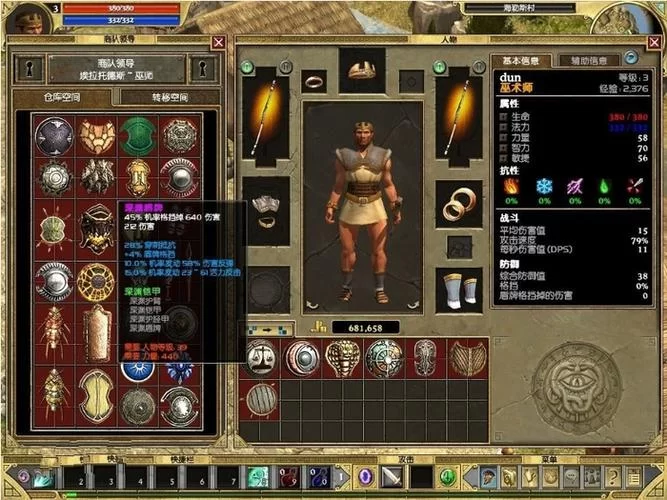Close the caravan storage window
667x500 pixels.
(219, 42)
